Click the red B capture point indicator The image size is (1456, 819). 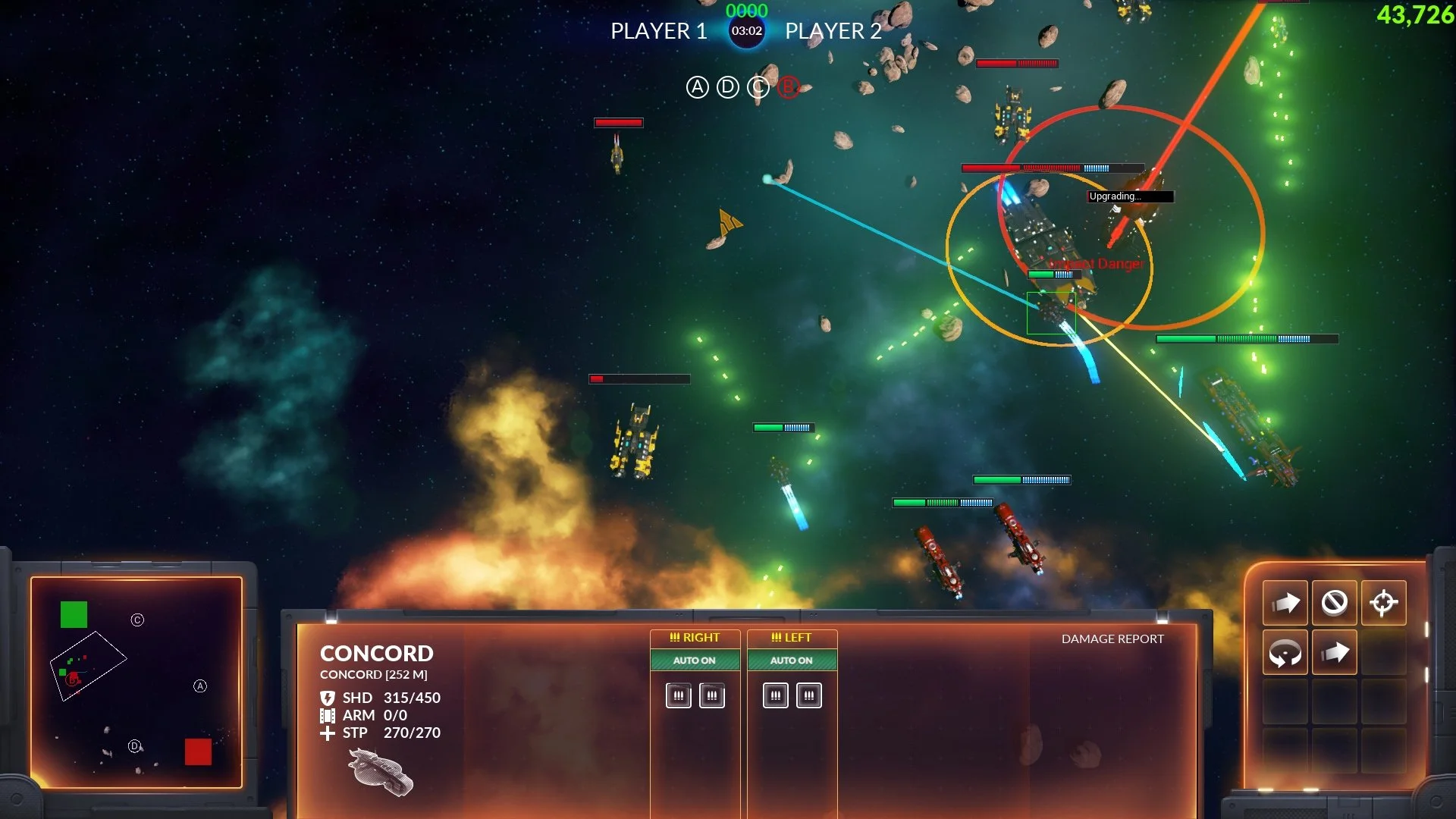point(789,88)
